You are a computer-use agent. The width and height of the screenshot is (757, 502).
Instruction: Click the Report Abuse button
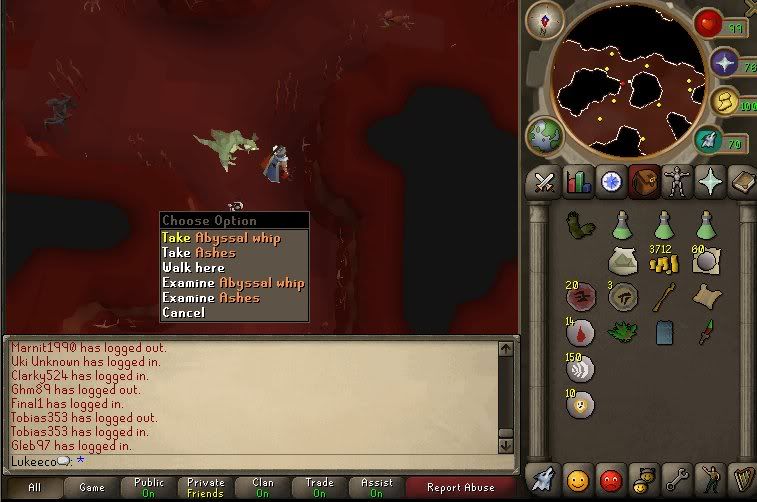click(x=460, y=488)
